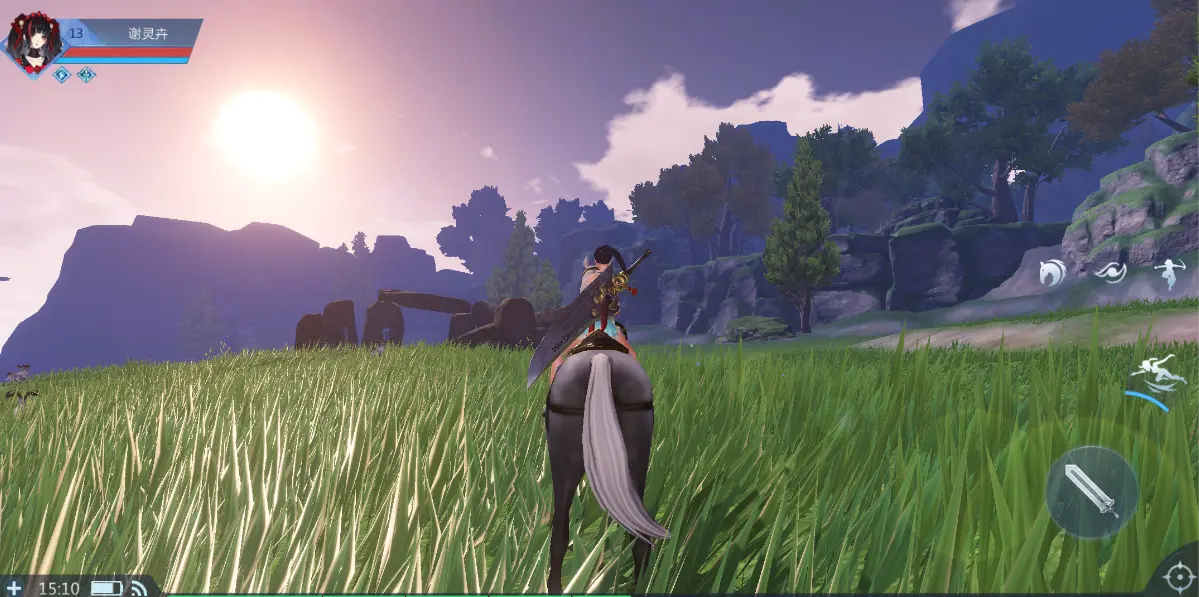Trigger the sprint dash icon
This screenshot has height=597, width=1199.
[1151, 379]
